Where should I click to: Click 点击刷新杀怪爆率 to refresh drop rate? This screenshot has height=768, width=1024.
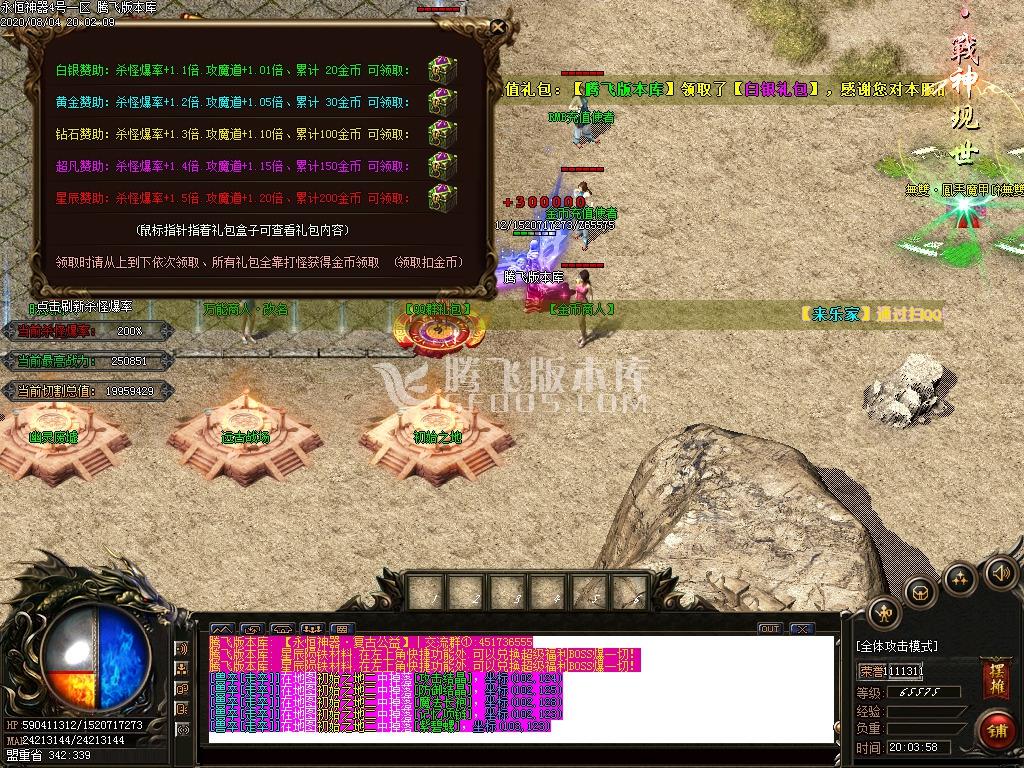pyautogui.click(x=82, y=307)
